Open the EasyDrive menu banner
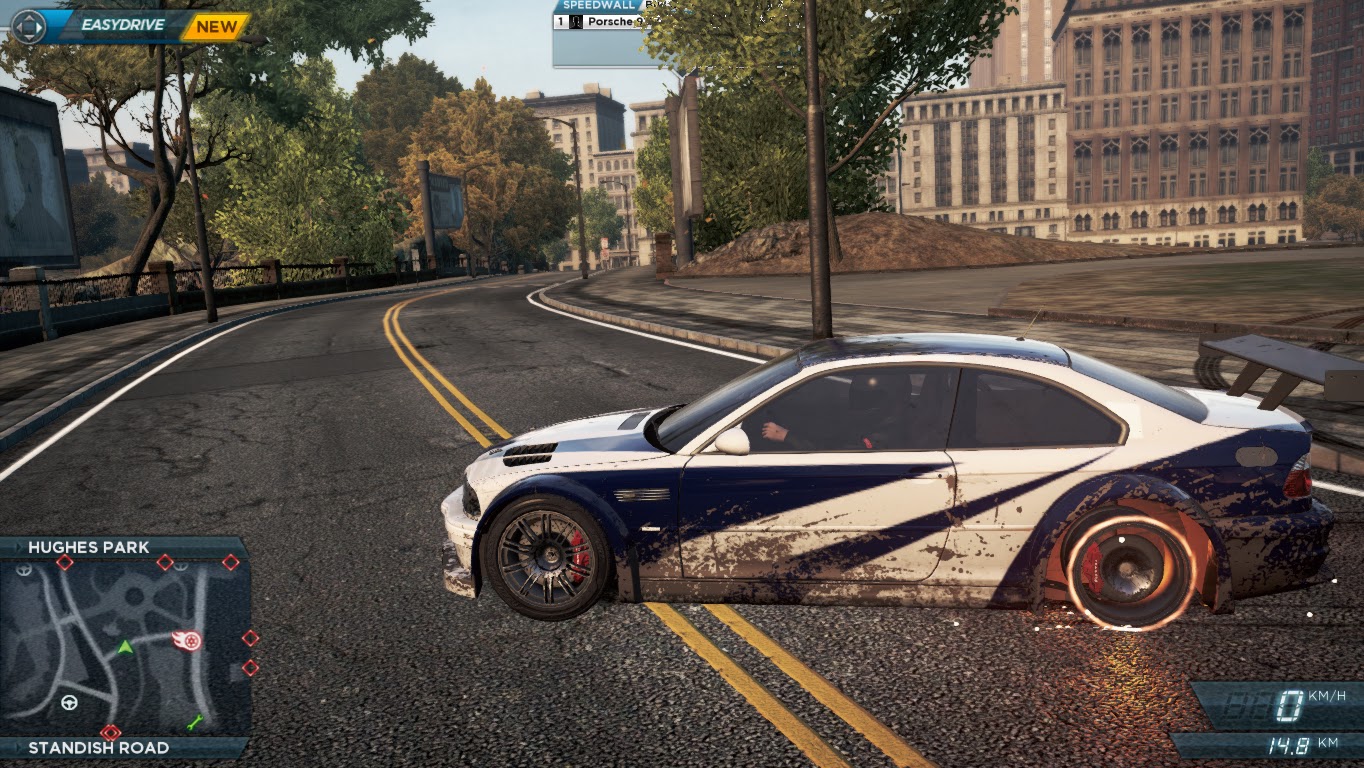 120,26
